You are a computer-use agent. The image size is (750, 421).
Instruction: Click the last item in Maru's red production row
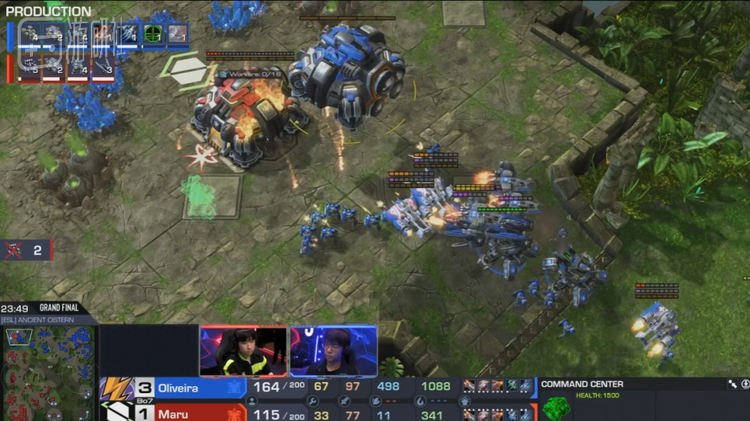pyautogui.click(x=103, y=67)
